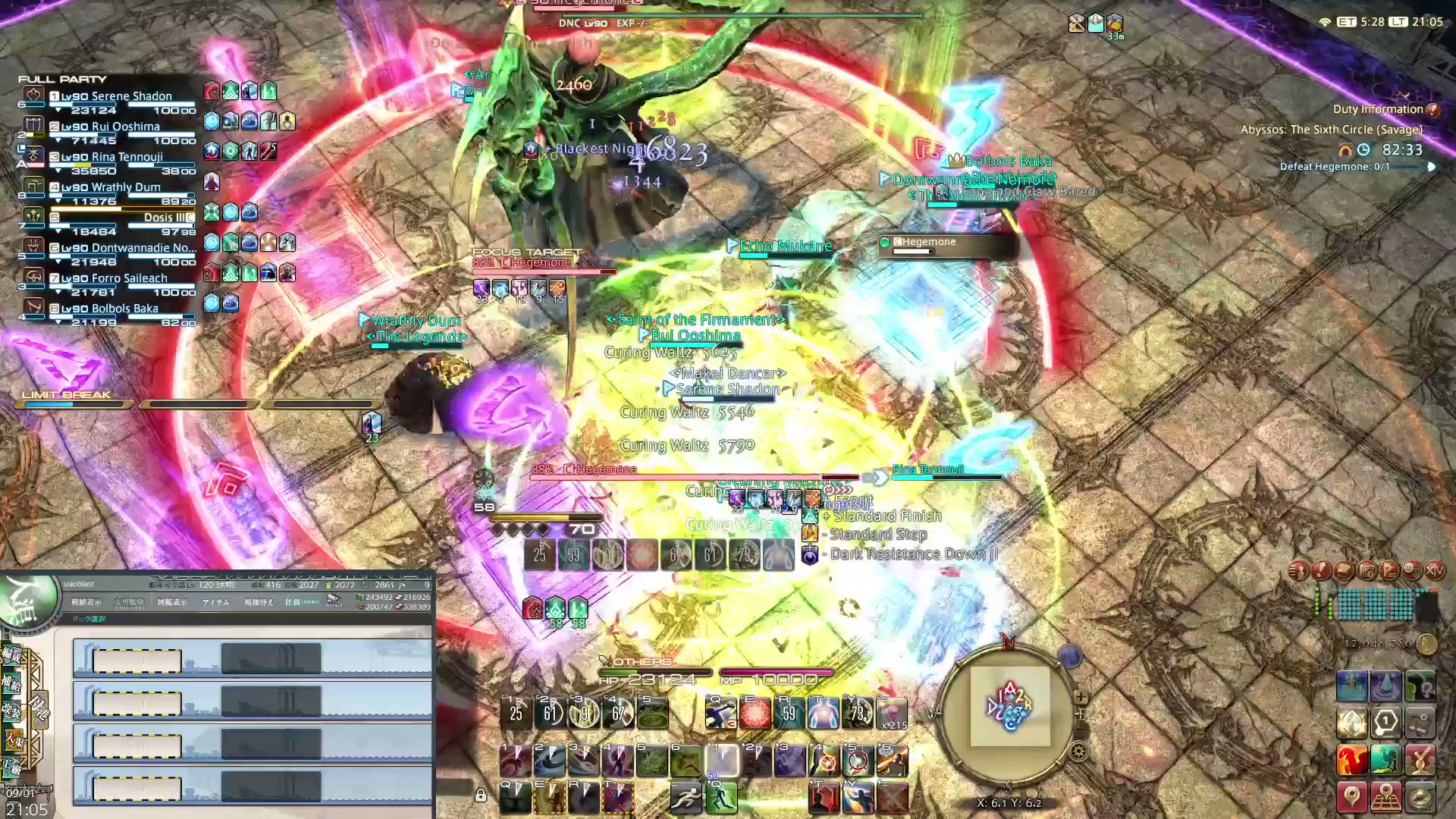
Task: Collapse the Defeat Hegemone duty objective arrow
Action: [1431, 167]
